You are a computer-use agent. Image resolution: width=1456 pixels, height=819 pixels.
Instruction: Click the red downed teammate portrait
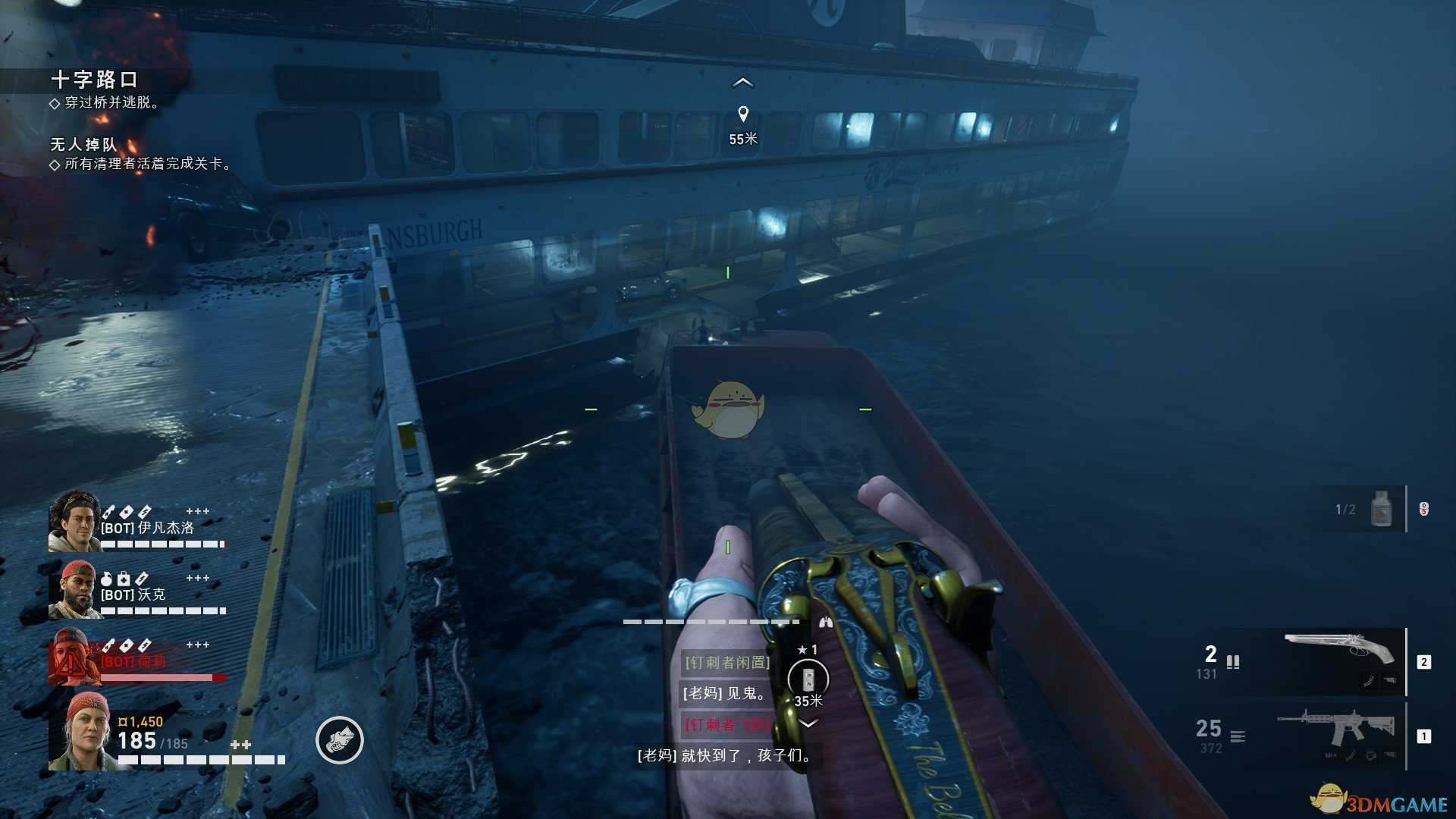74,656
